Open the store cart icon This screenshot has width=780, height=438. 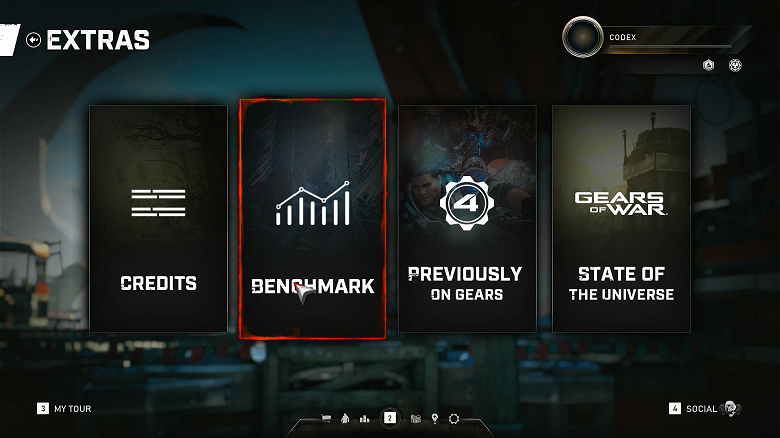[326, 419]
